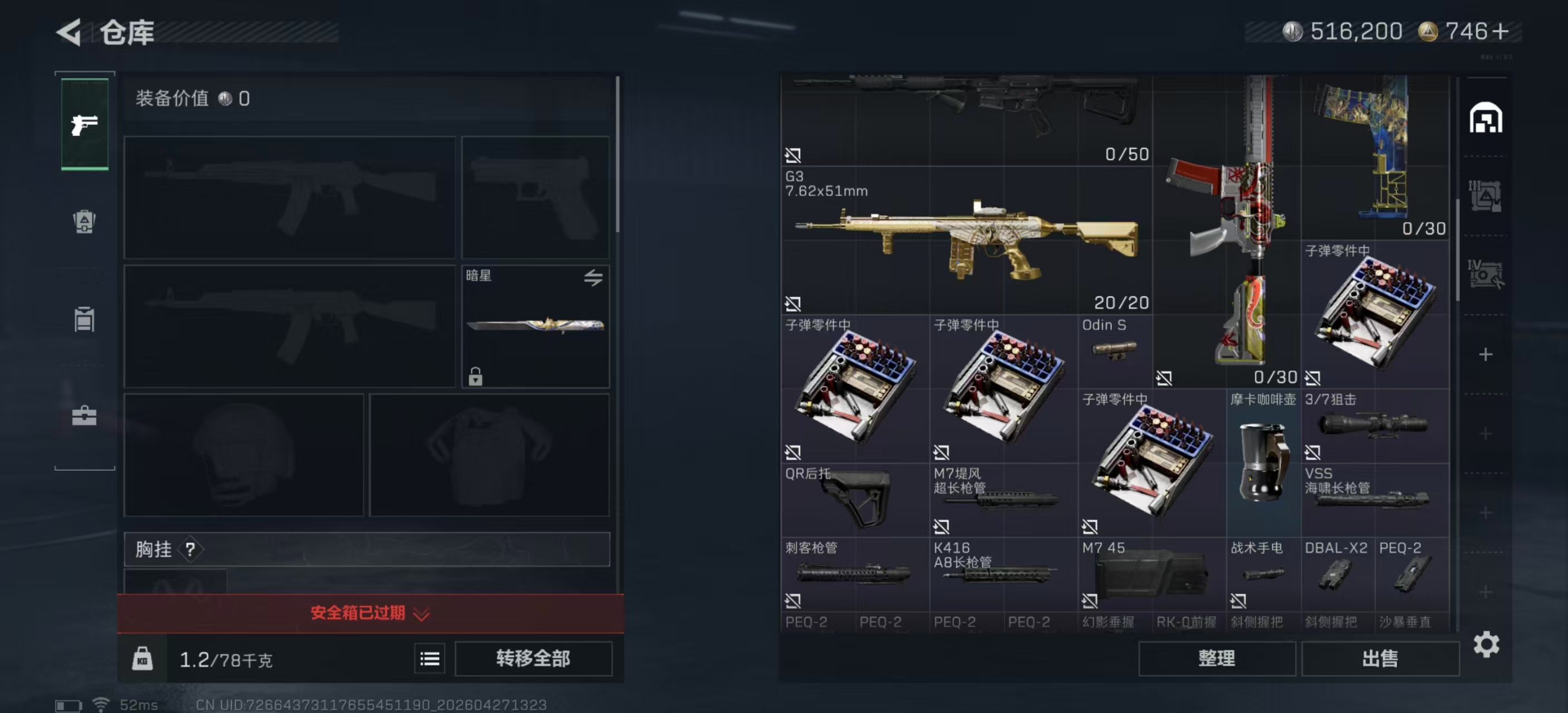Click the plus to unlock a new storage slot

[1486, 354]
